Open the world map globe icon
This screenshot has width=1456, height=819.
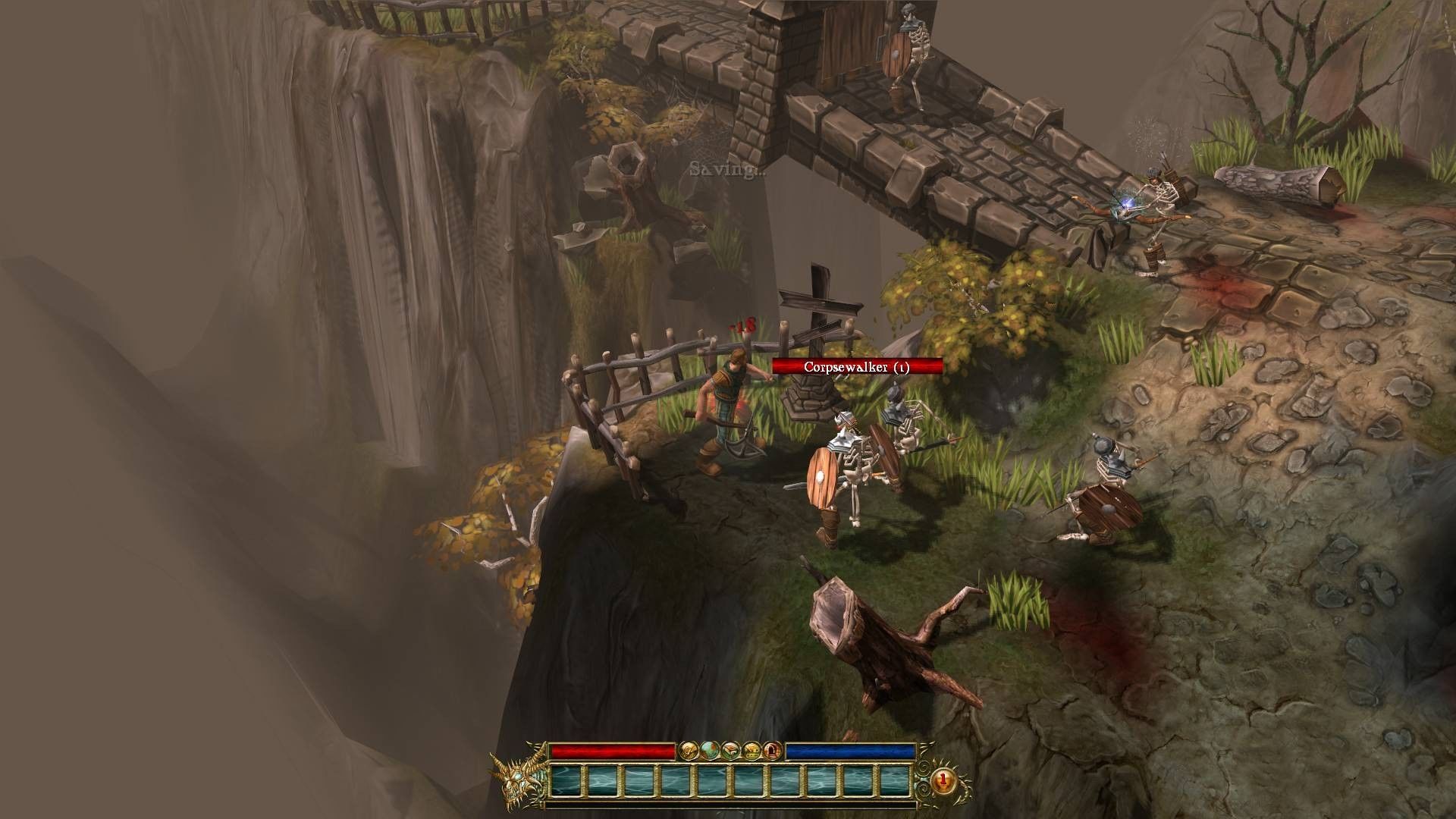[x=710, y=751]
